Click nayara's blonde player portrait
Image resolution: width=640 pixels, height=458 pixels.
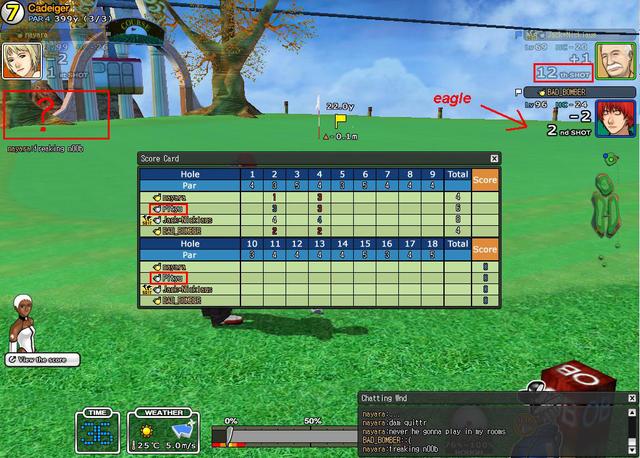tap(20, 59)
